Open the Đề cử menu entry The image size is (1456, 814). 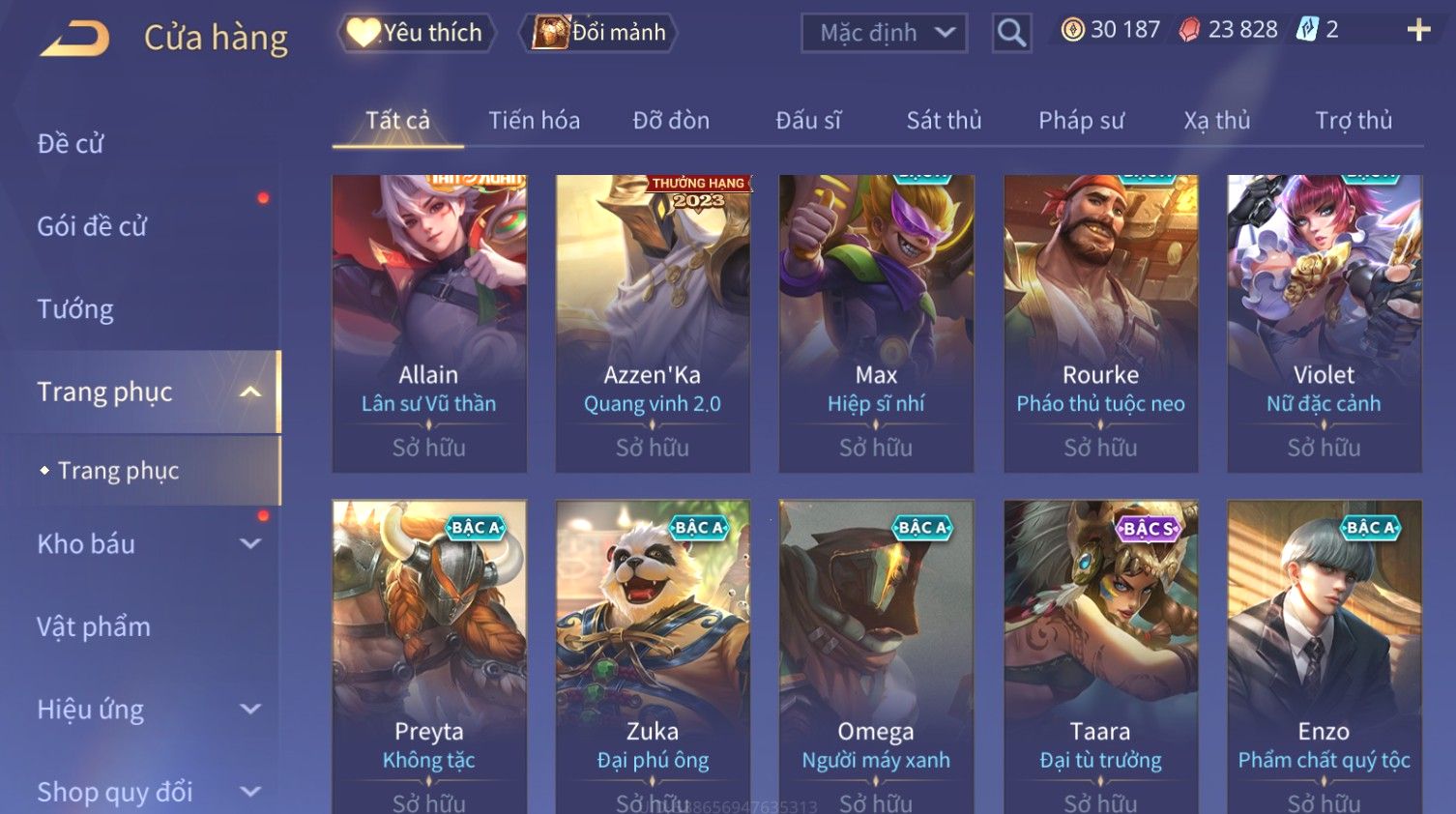(x=71, y=144)
